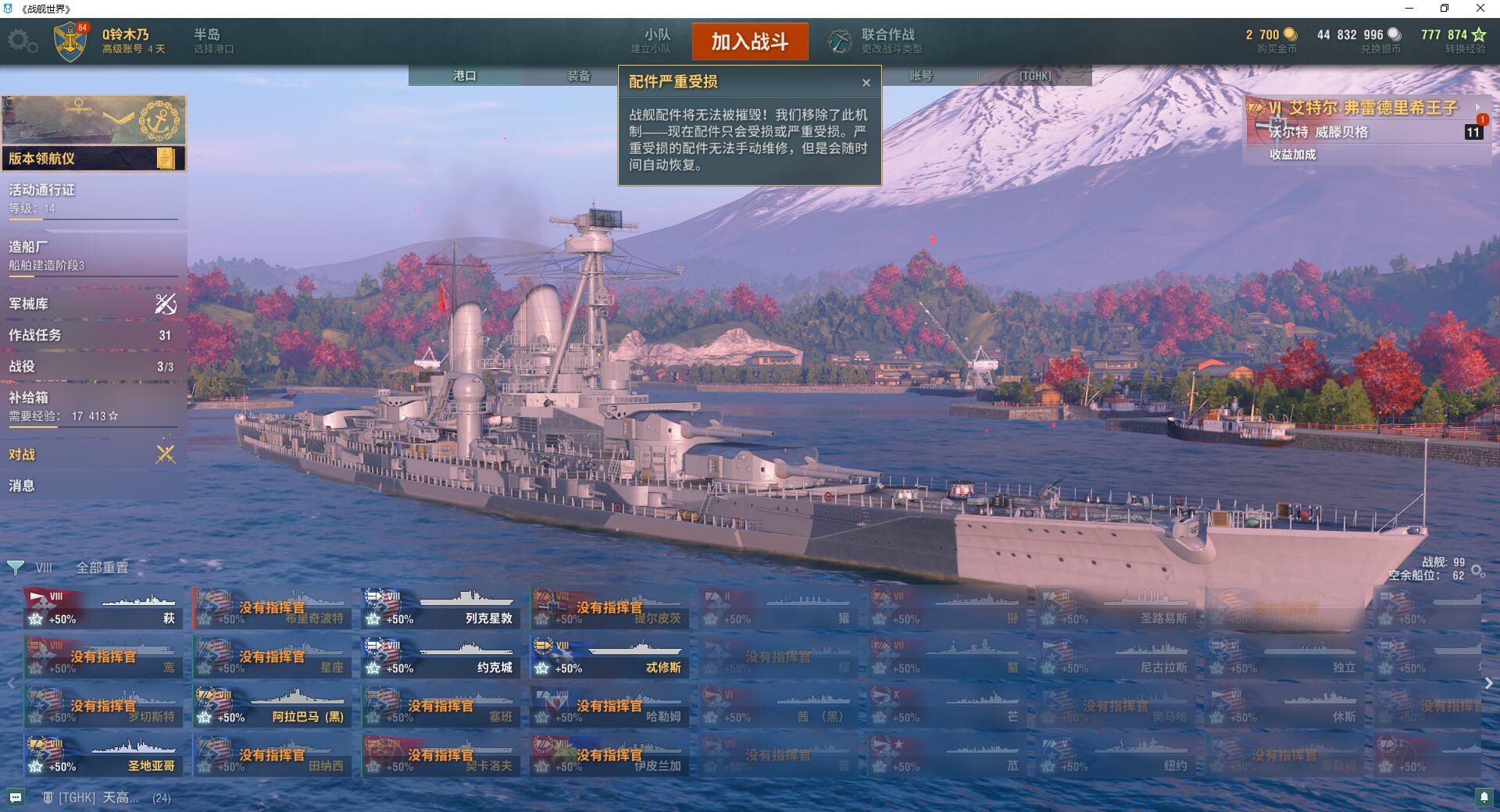1500x812 pixels.
Task: Show next page of ship carousel
Action: (1488, 683)
